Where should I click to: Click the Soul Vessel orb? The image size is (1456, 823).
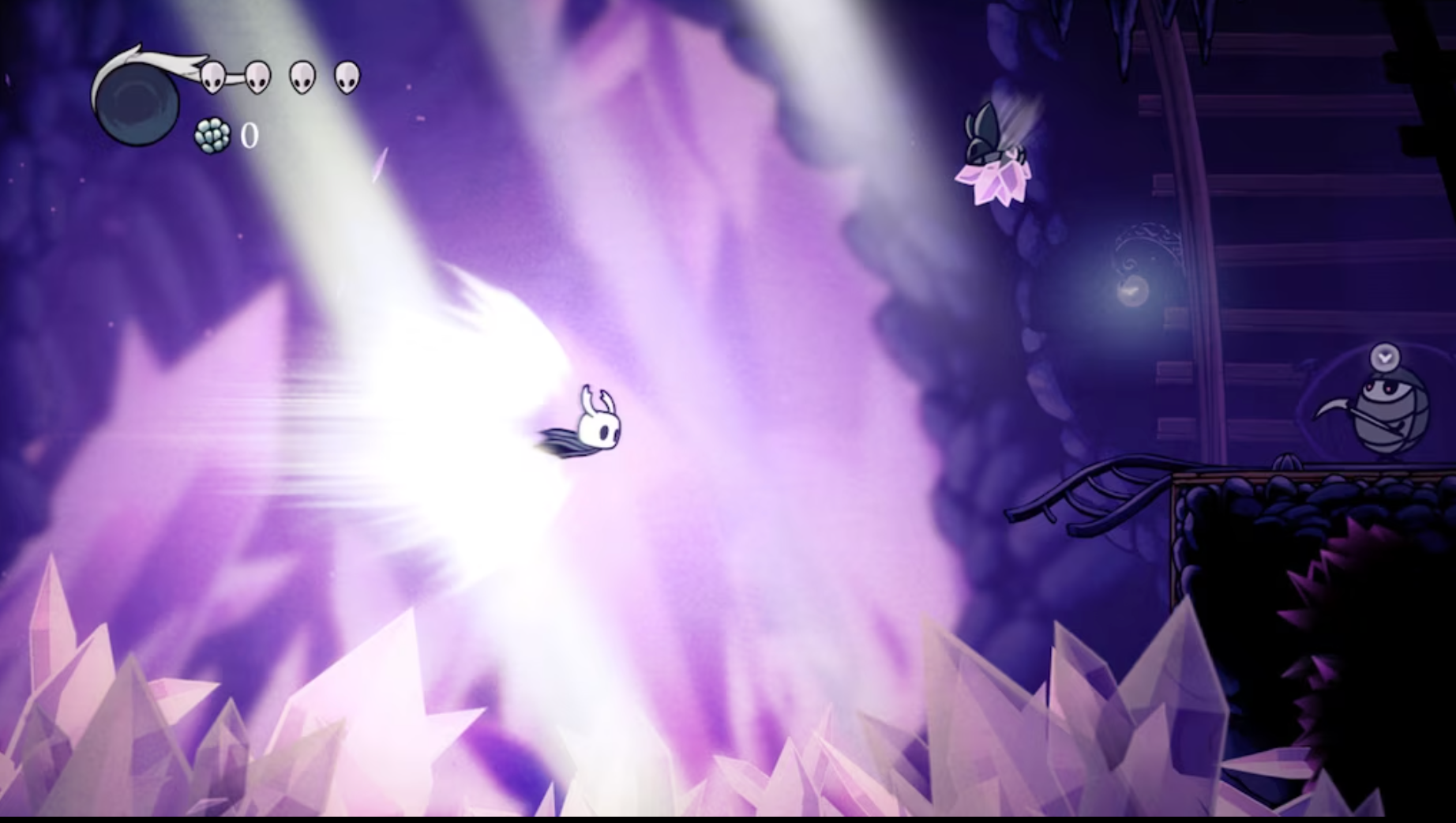point(138,103)
